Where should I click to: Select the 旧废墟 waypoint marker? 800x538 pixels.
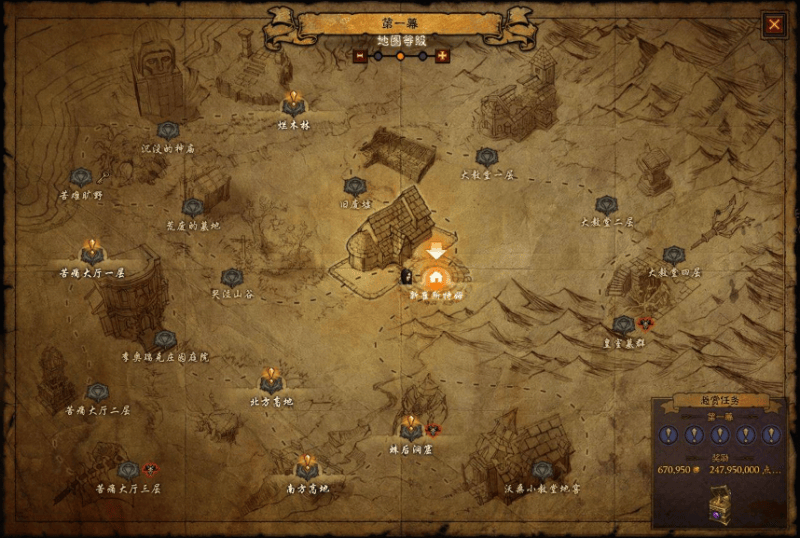coord(355,187)
